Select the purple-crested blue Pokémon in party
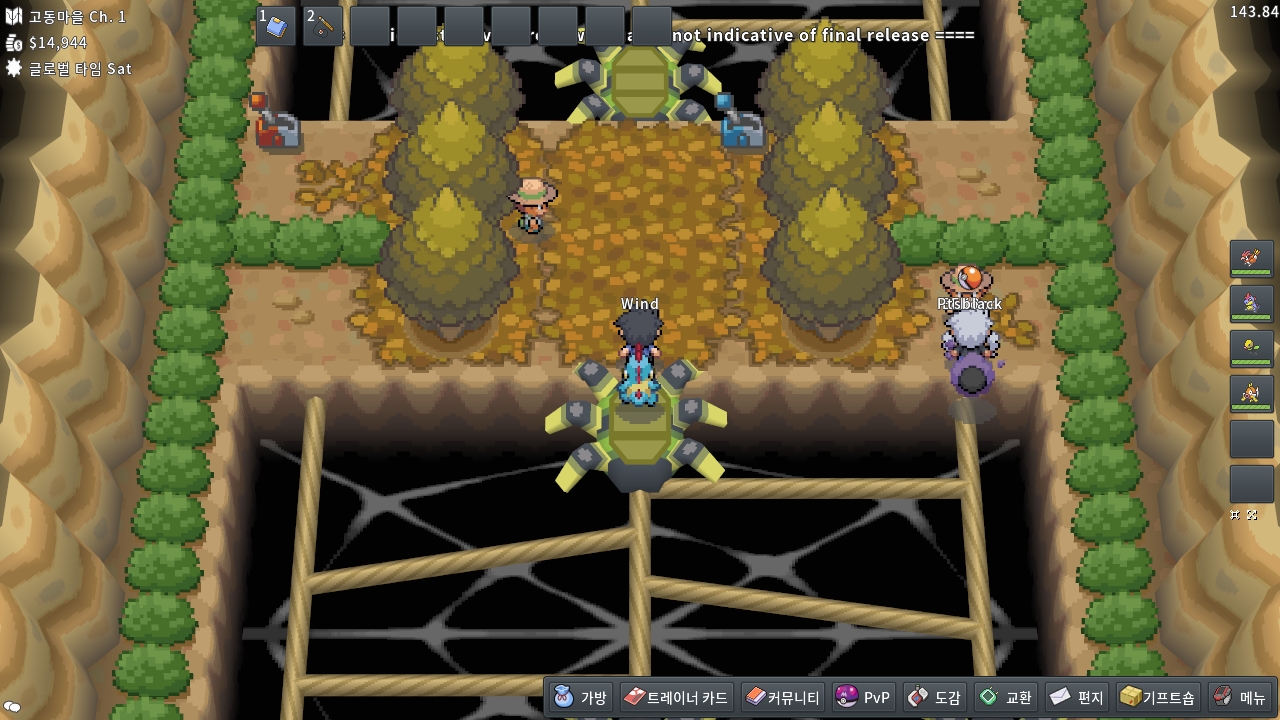 point(1251,304)
